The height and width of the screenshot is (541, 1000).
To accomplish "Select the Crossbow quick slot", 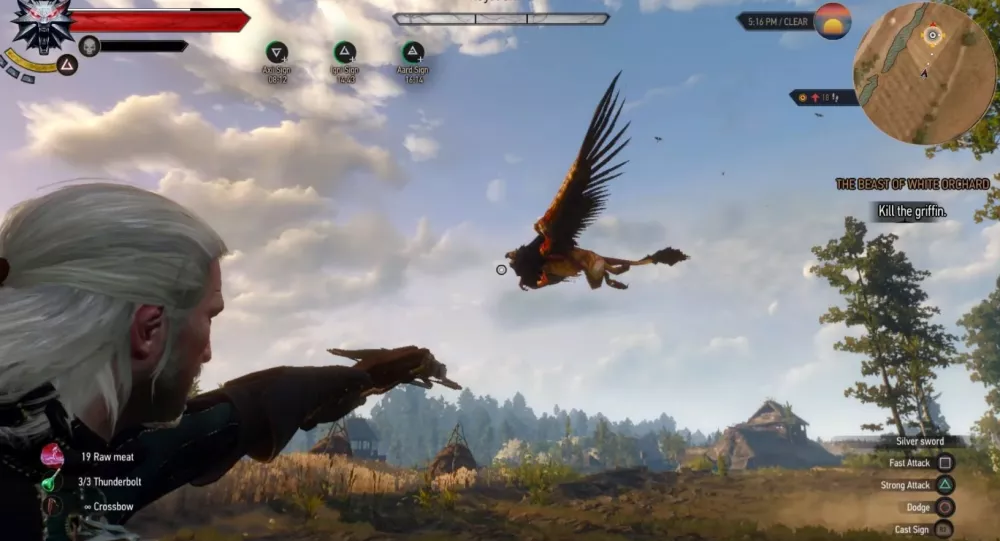I will [52, 506].
